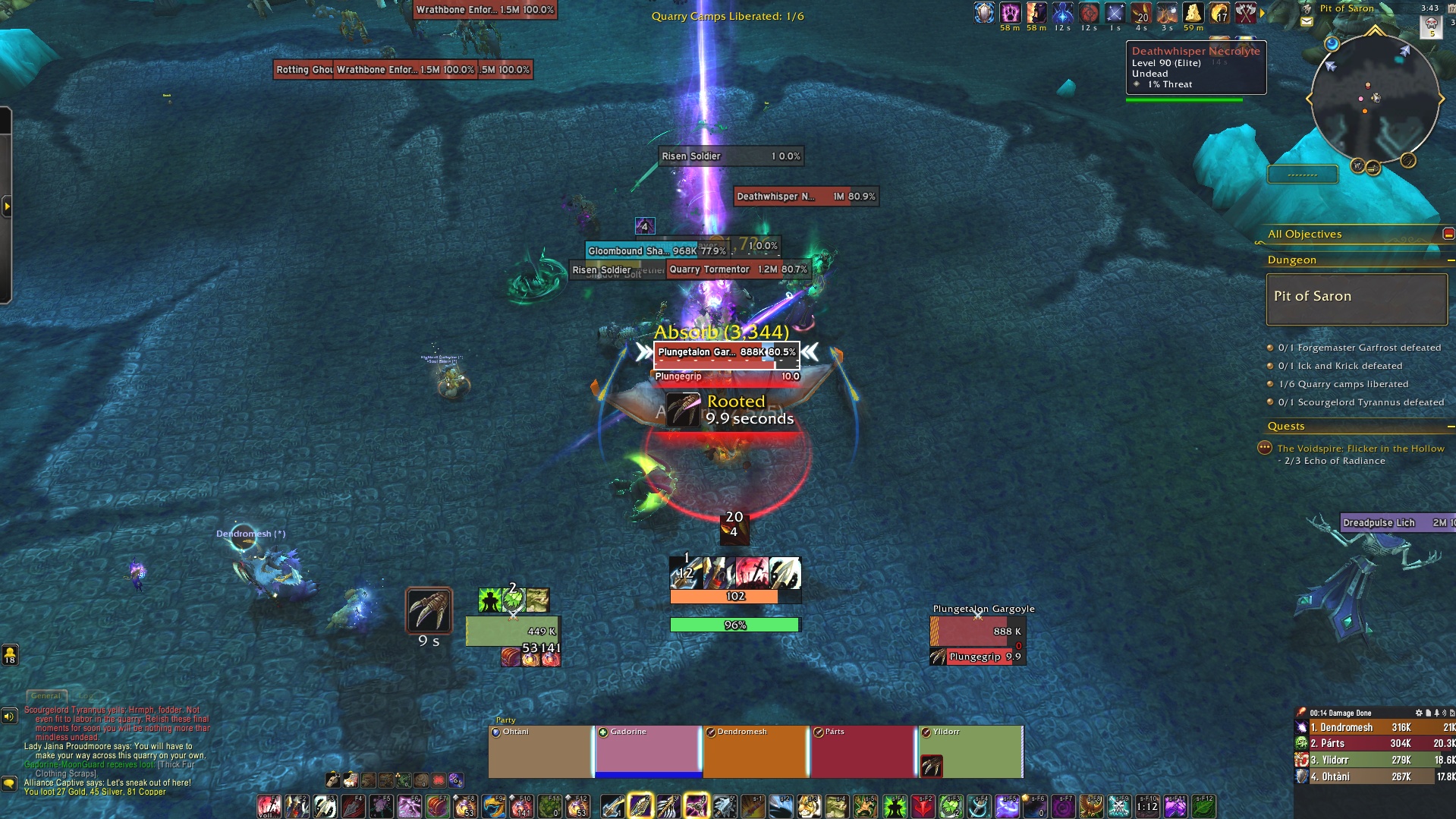
Task: Open The Voidspire: Flicker in the Hollow quest
Action: (x=1358, y=448)
